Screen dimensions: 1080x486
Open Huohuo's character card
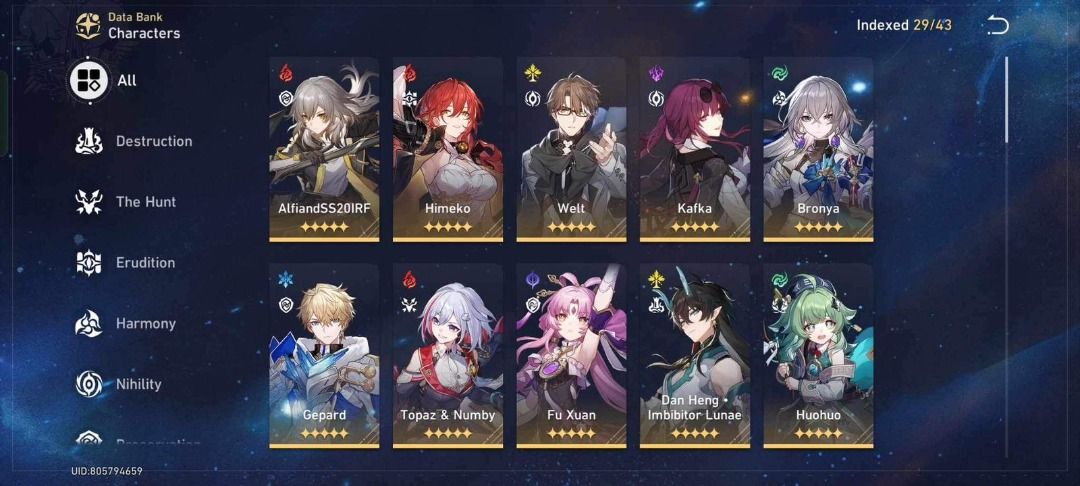point(818,355)
